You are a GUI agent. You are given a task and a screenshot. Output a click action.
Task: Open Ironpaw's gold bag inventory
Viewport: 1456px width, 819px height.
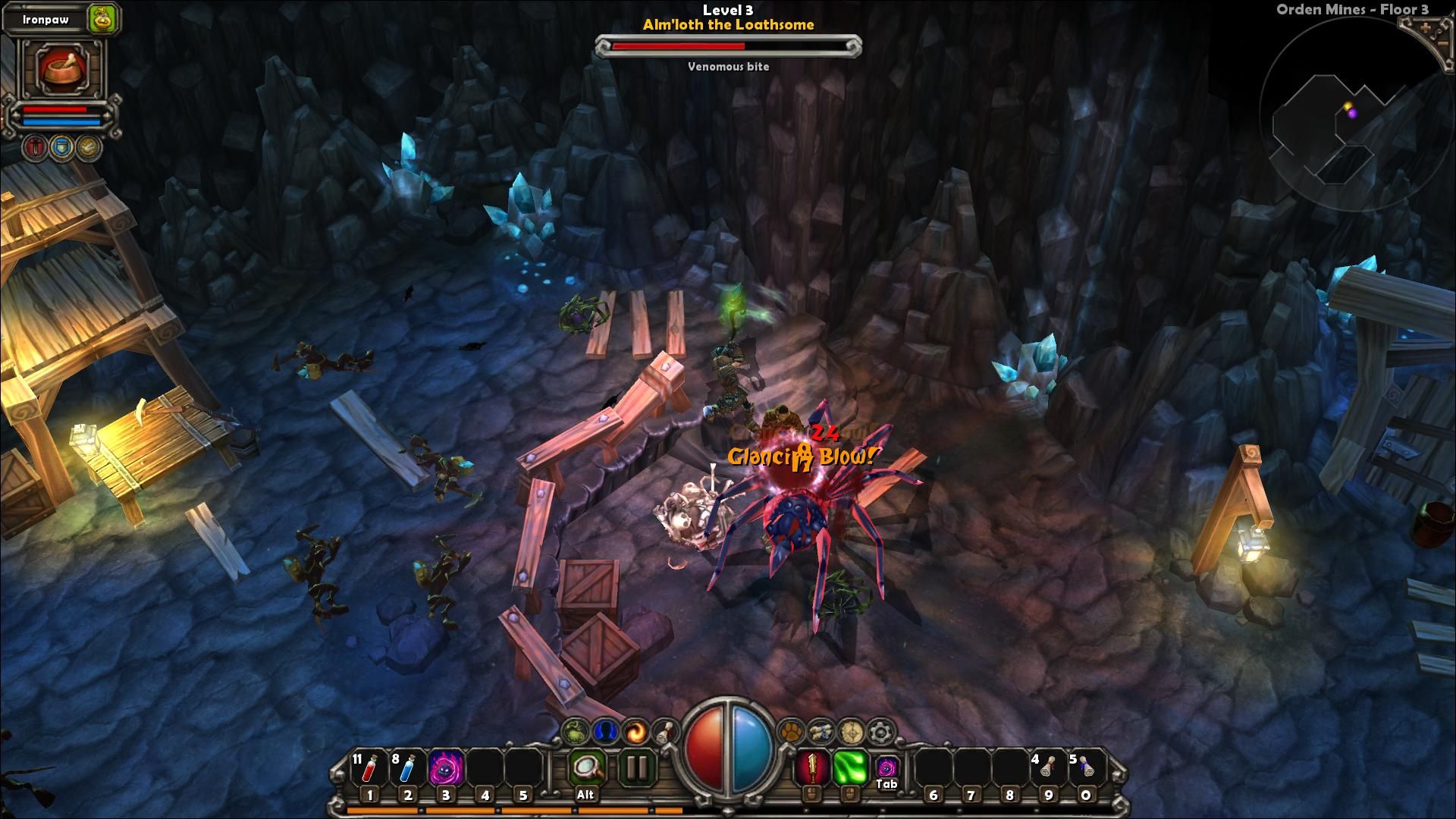(x=102, y=19)
